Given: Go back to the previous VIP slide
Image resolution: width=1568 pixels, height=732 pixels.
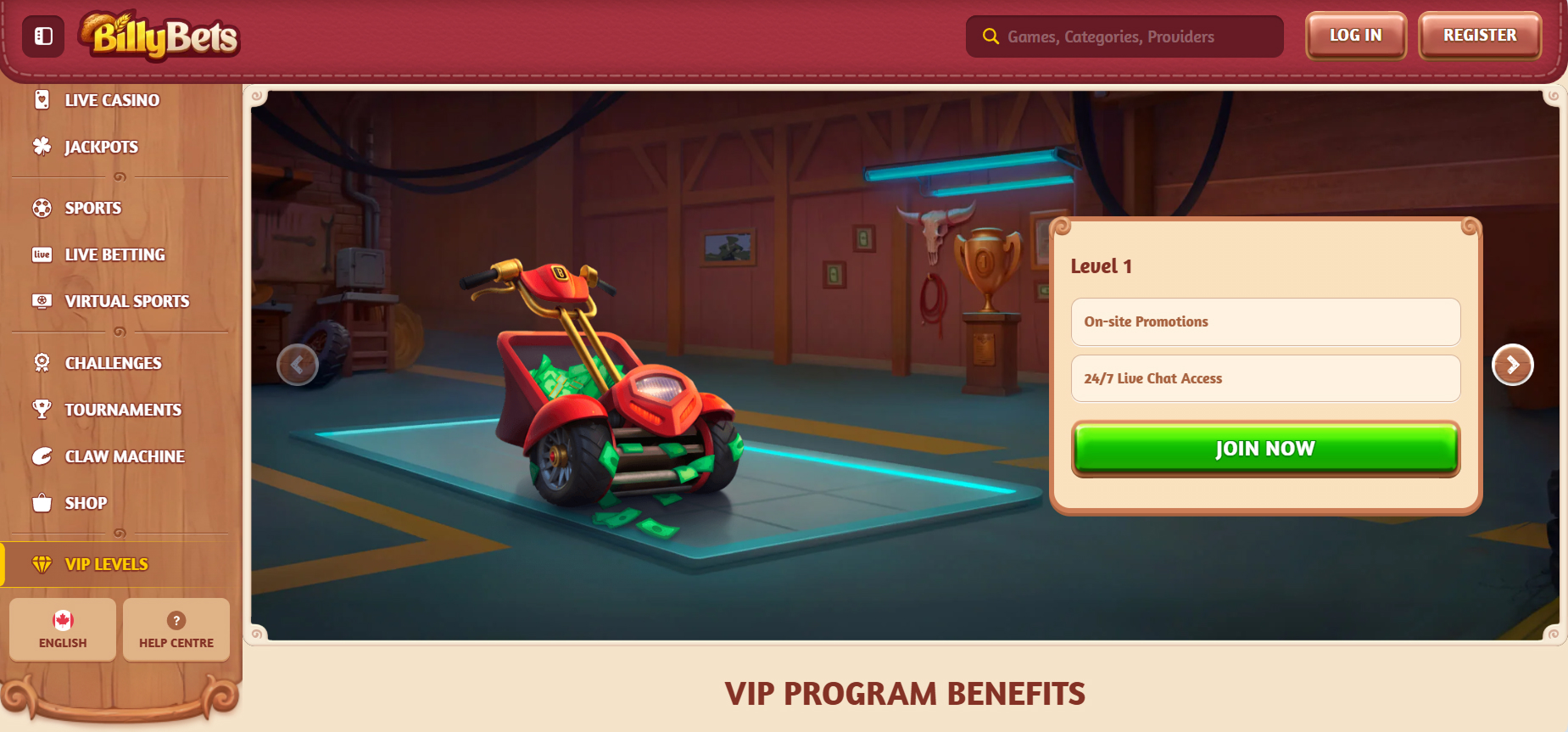Looking at the screenshot, I should [x=297, y=365].
